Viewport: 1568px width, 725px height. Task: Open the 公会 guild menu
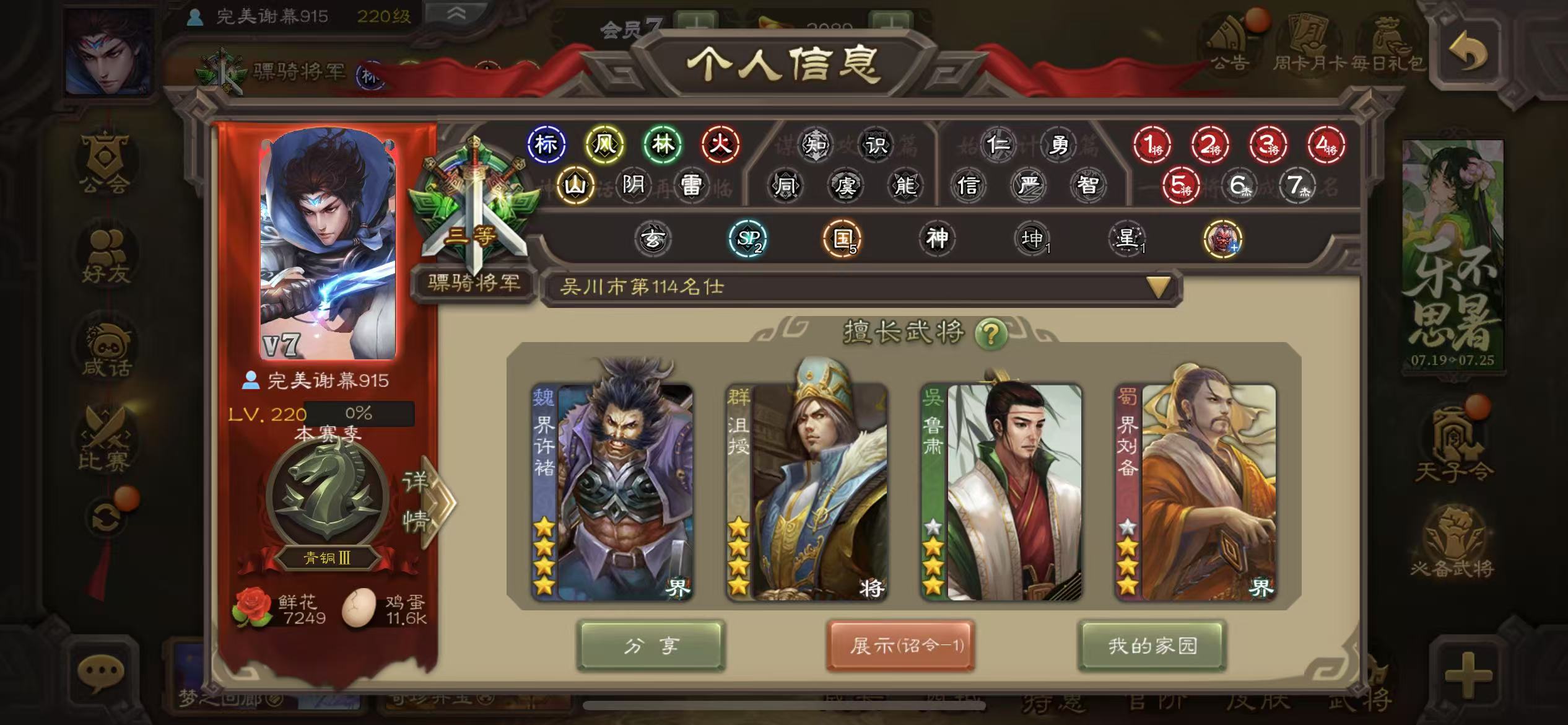click(x=104, y=162)
